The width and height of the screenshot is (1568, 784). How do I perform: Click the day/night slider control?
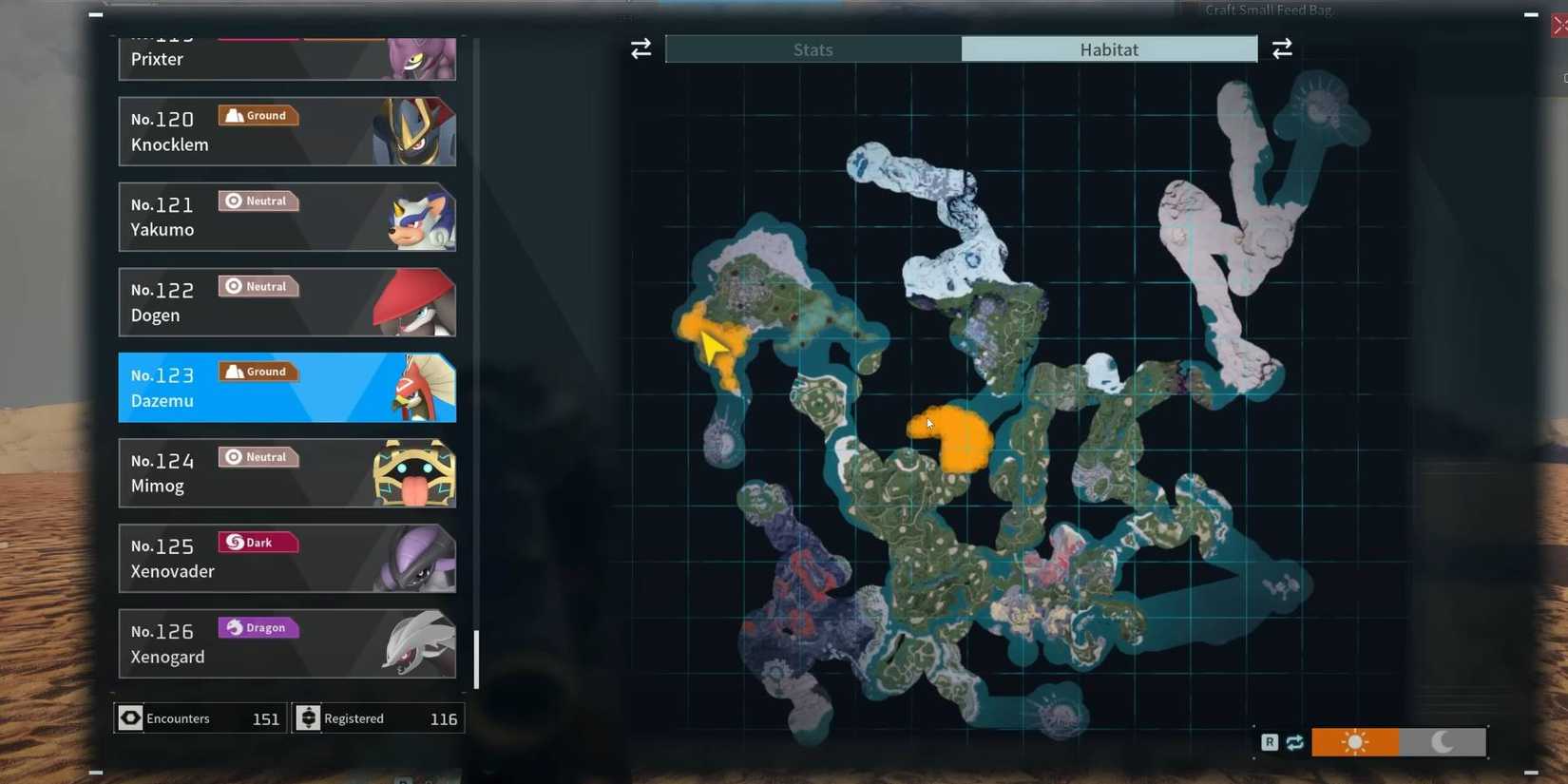point(1397,741)
